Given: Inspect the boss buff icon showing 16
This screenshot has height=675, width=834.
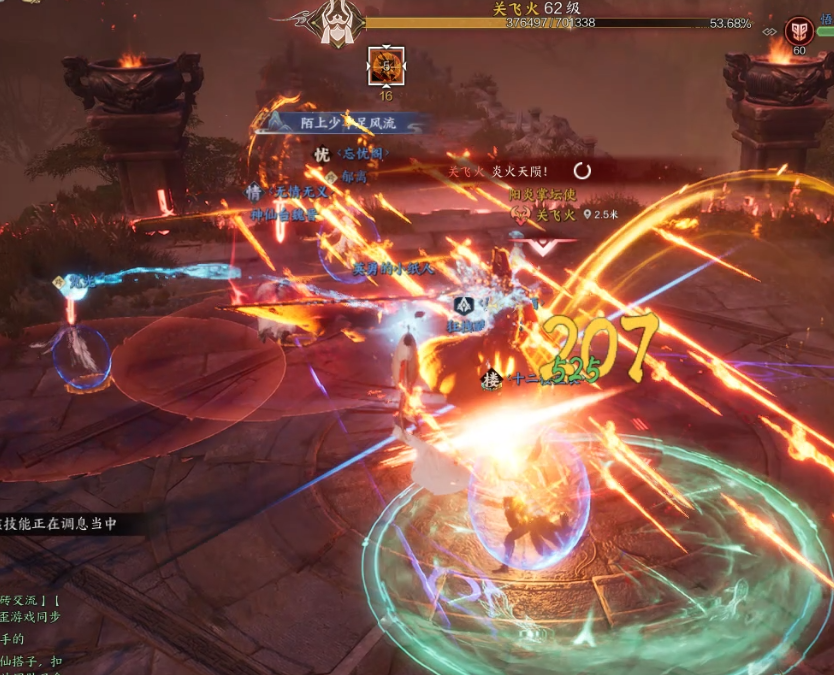Looking at the screenshot, I should pos(385,67).
